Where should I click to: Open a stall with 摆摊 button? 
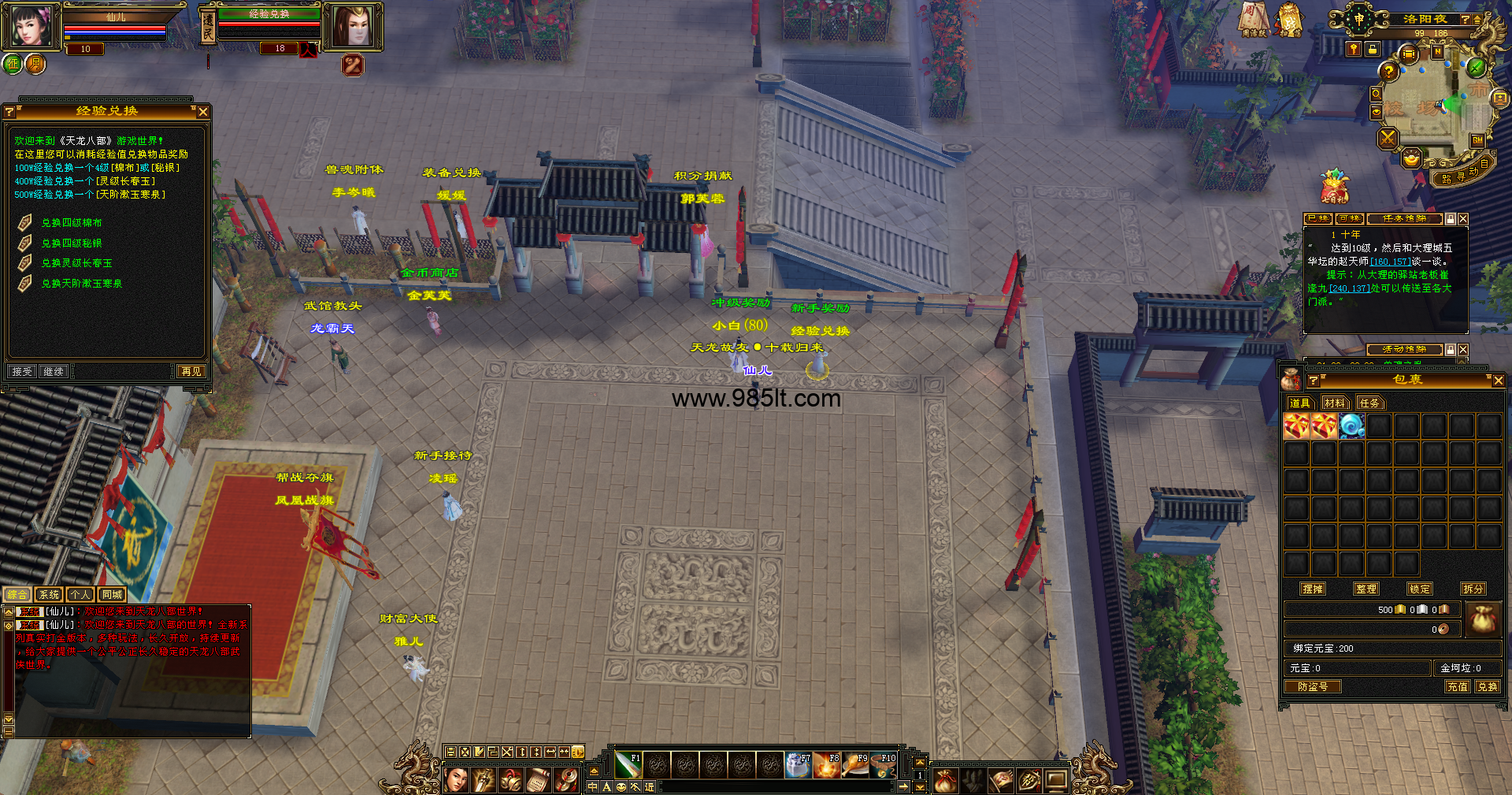click(1313, 589)
